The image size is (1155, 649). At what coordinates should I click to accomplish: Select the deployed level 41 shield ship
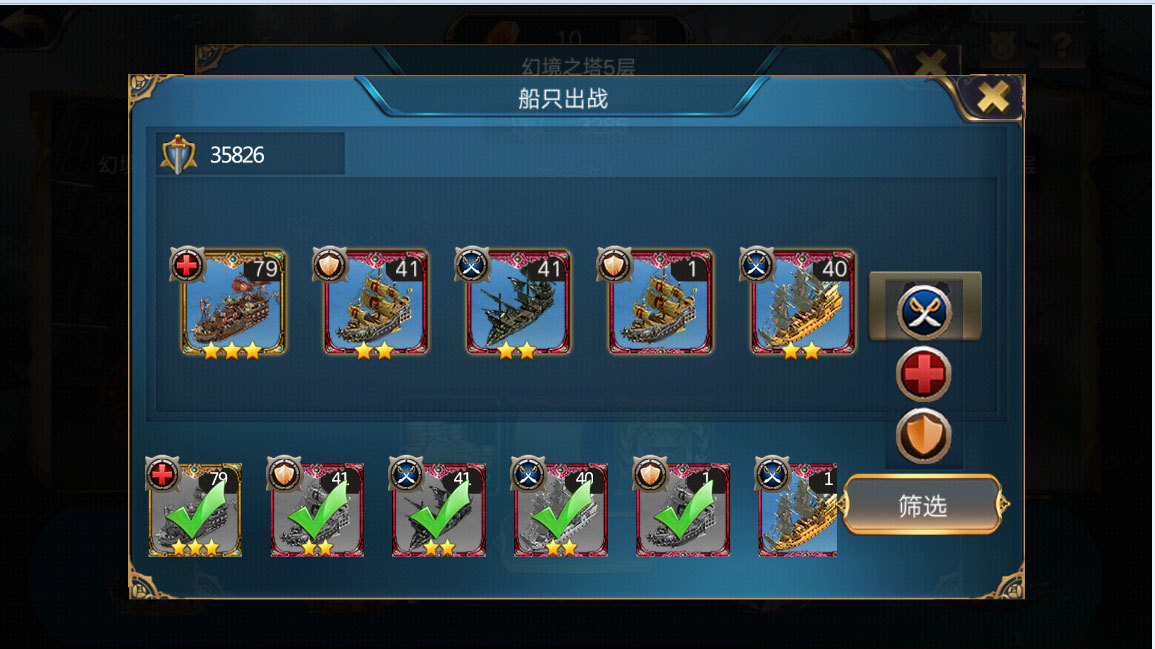pyautogui.click(x=376, y=303)
